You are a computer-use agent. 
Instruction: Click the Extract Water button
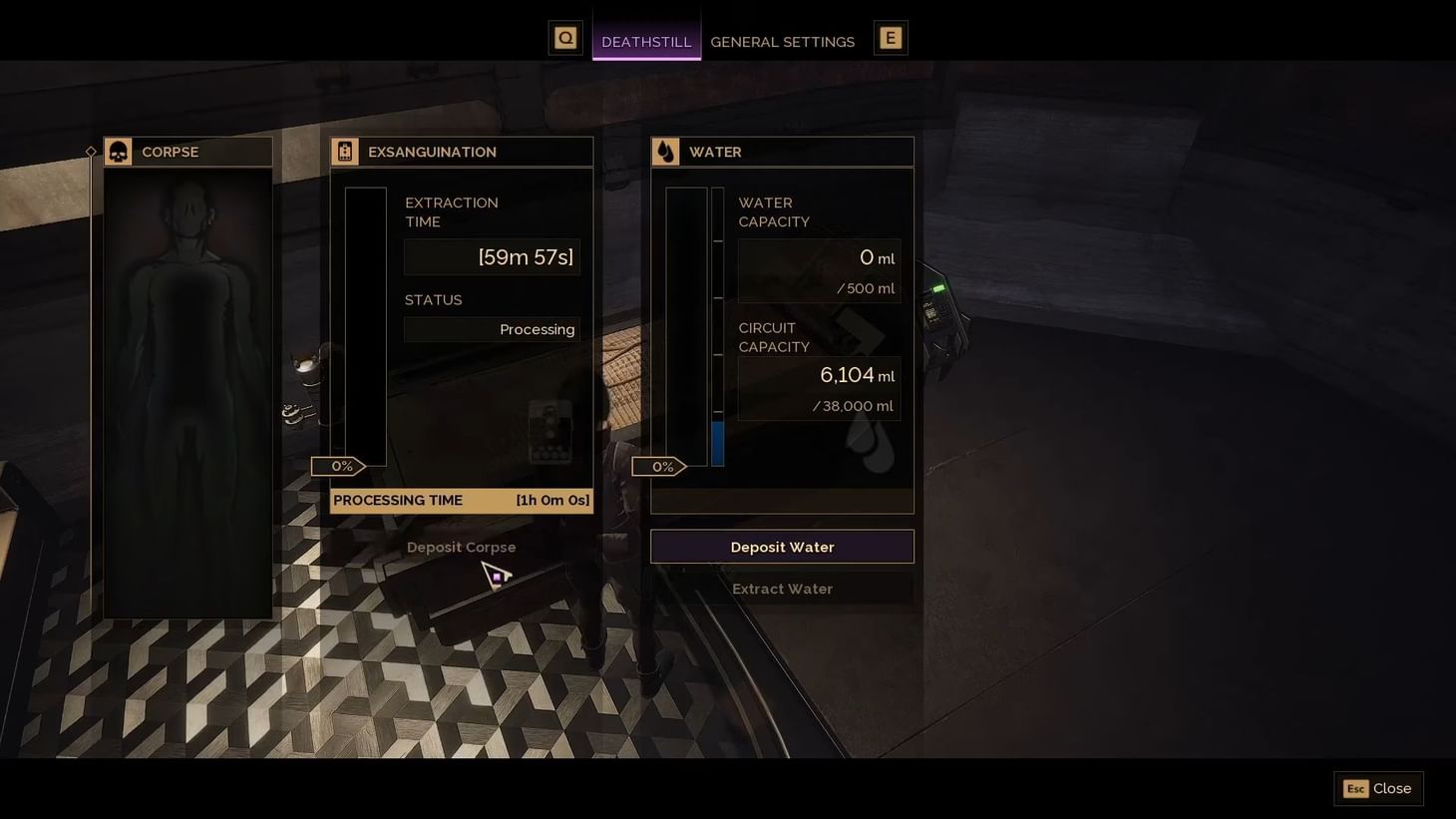pos(782,589)
